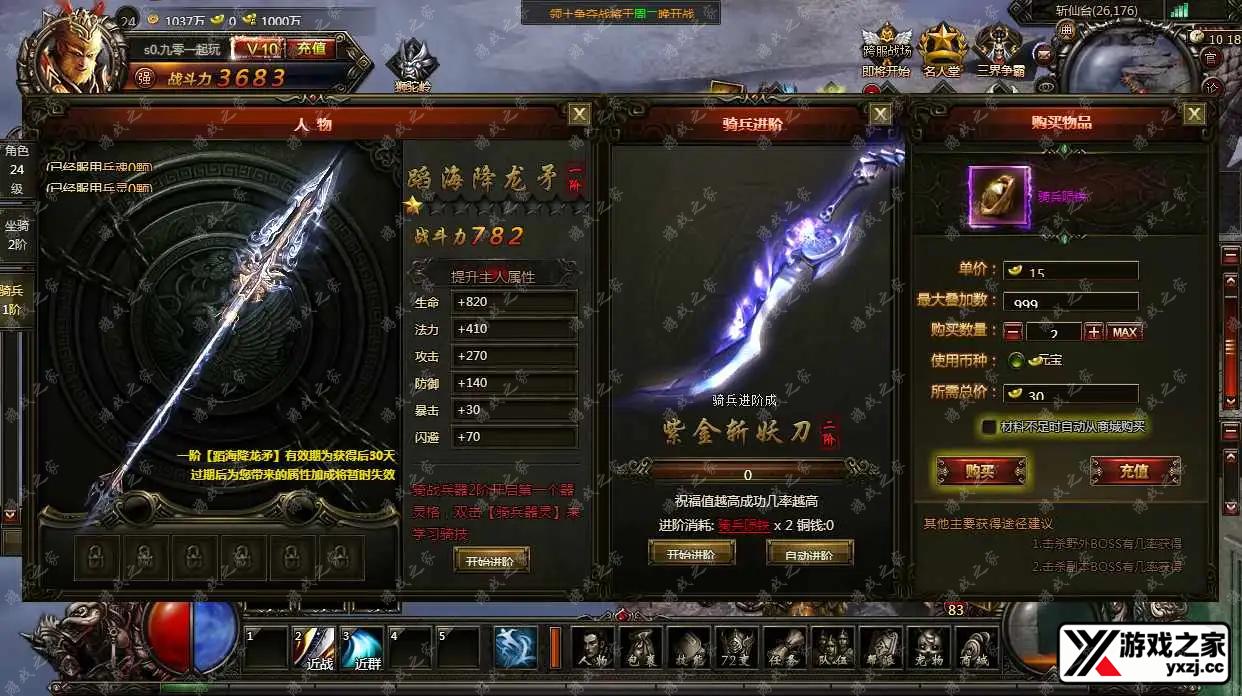This screenshot has width=1242, height=696.
Task: Open the 任务 quest menu icon
Action: coord(785,648)
